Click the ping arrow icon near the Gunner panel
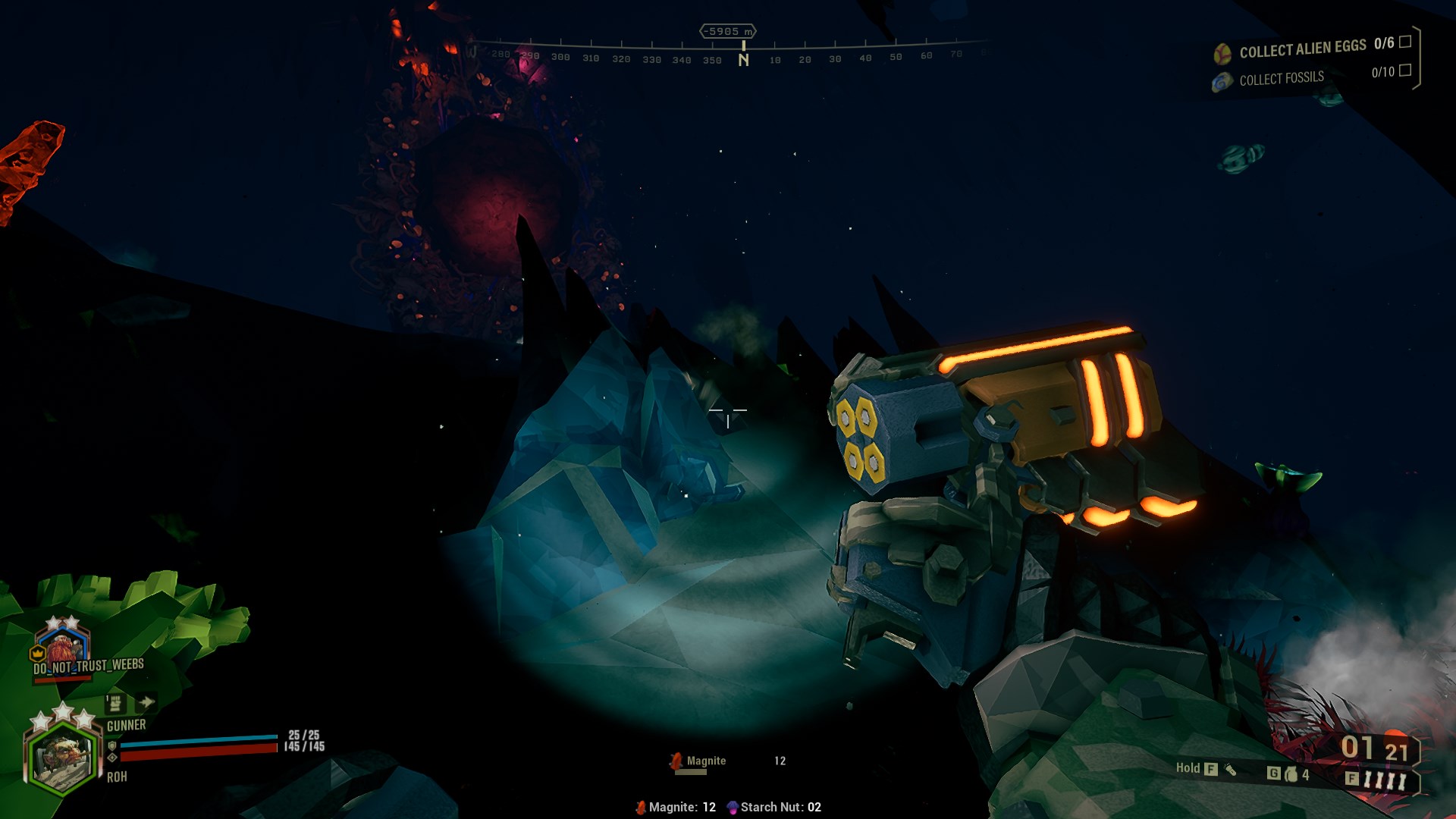Image resolution: width=1456 pixels, height=819 pixels. [145, 702]
